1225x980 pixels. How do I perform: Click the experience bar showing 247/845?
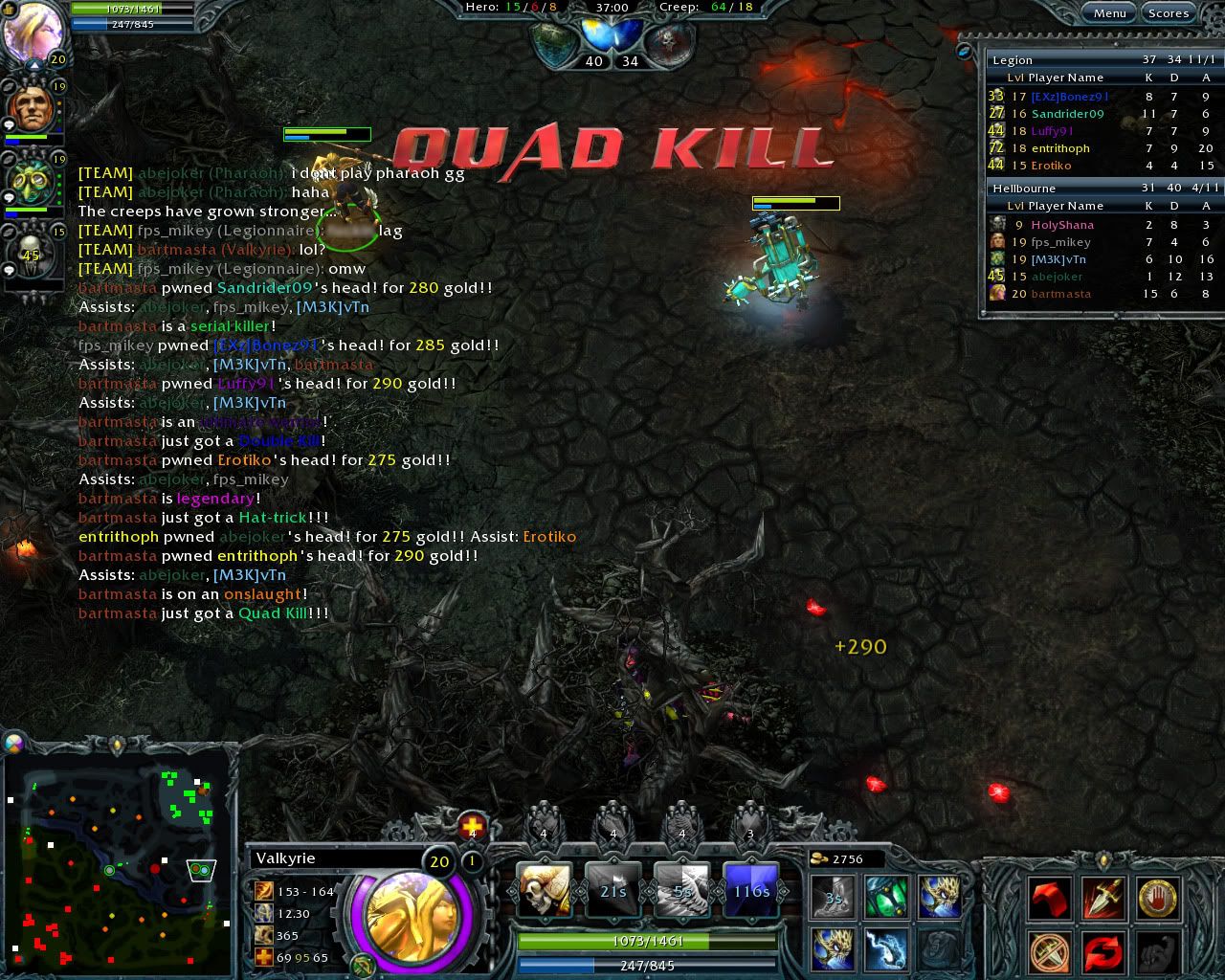pos(647,966)
